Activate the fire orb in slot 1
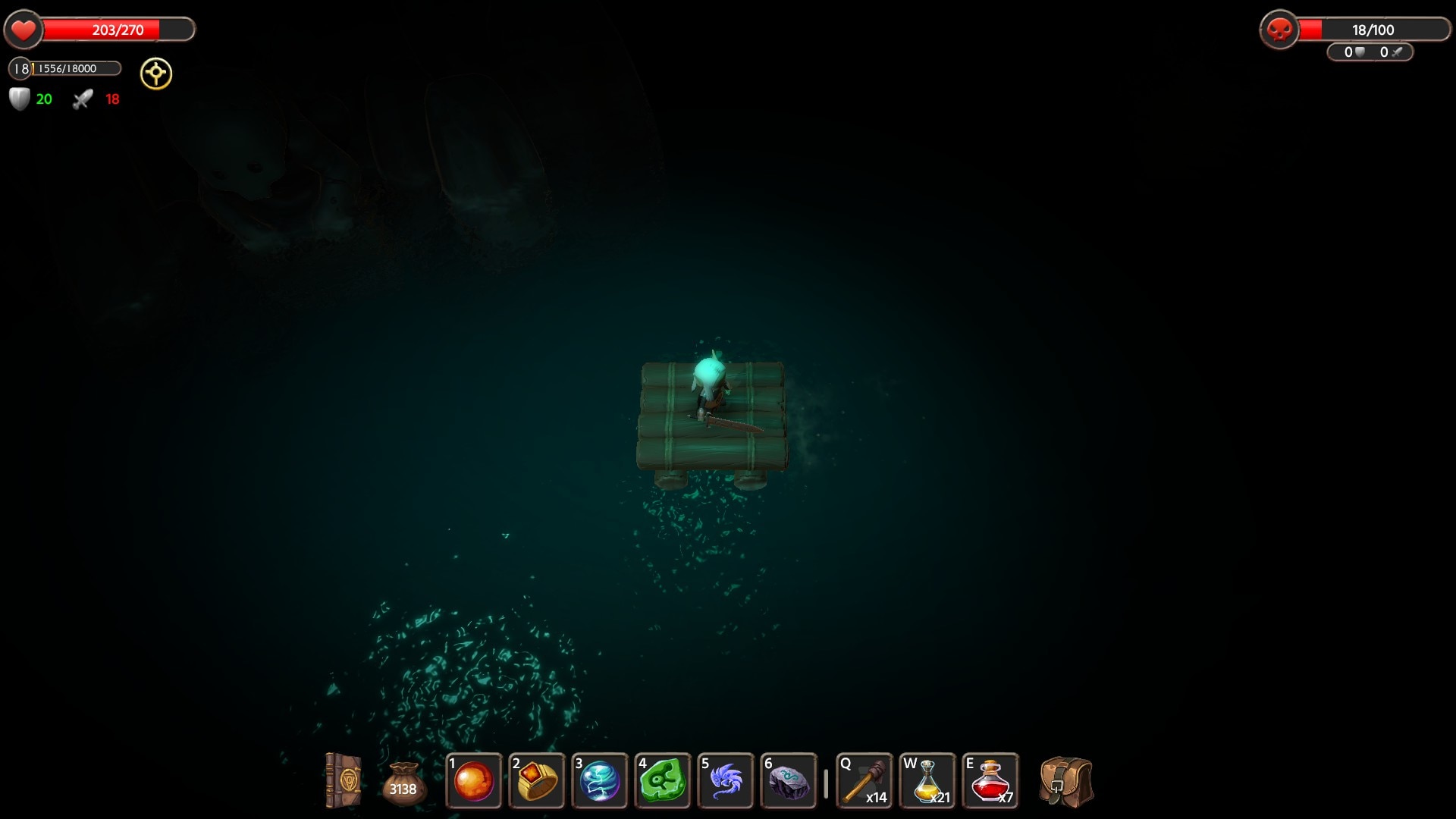Image resolution: width=1456 pixels, height=819 pixels. (474, 781)
